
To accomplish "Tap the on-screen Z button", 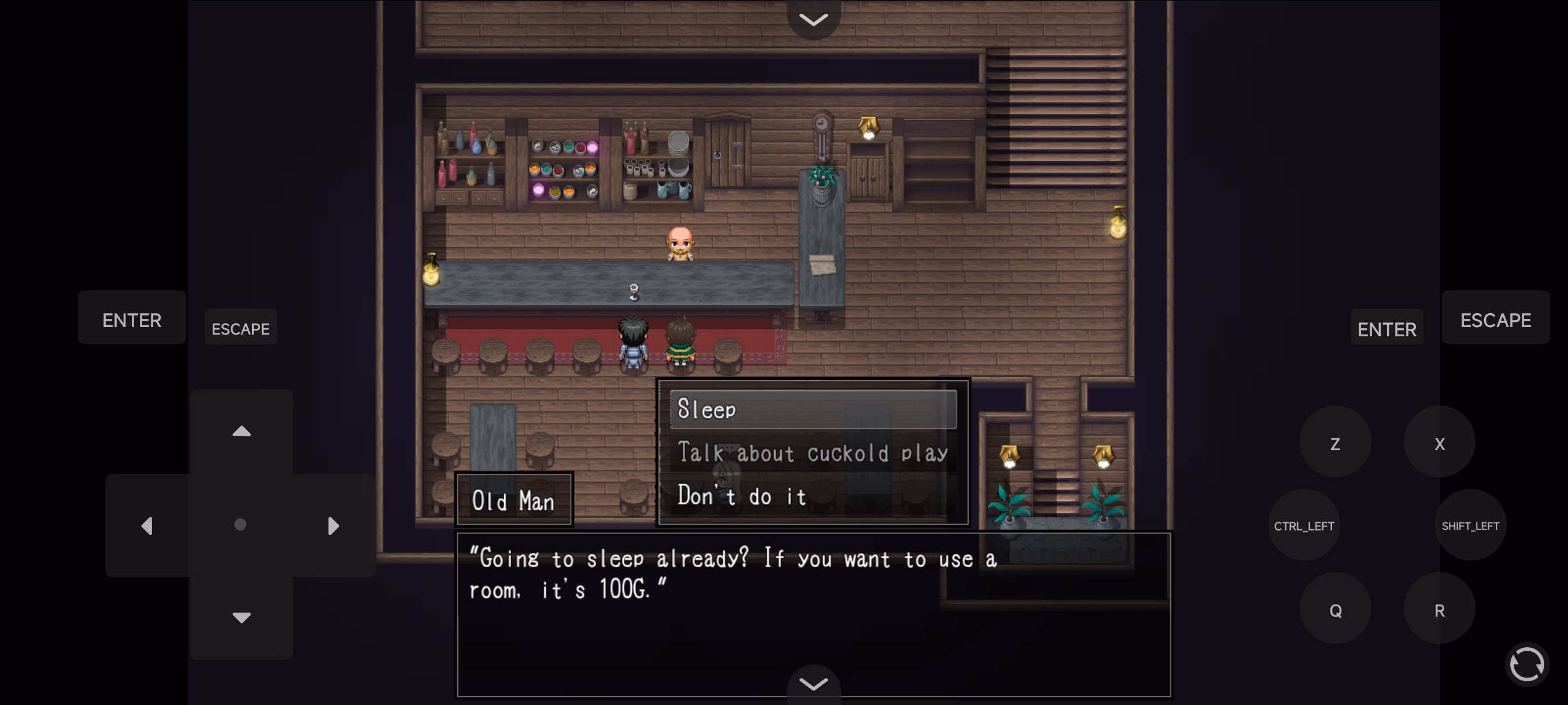I will tap(1335, 443).
